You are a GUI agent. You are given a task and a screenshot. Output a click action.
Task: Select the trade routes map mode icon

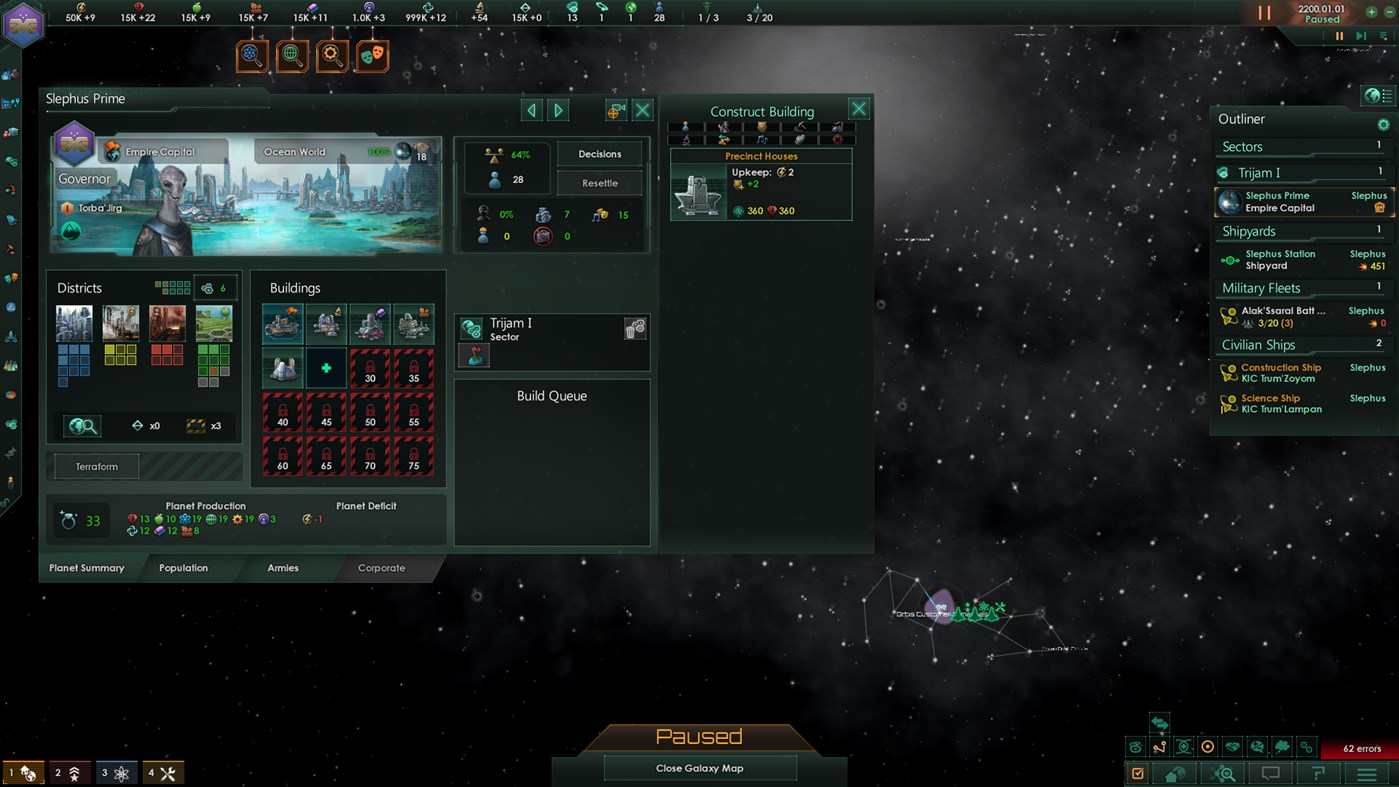click(1159, 746)
